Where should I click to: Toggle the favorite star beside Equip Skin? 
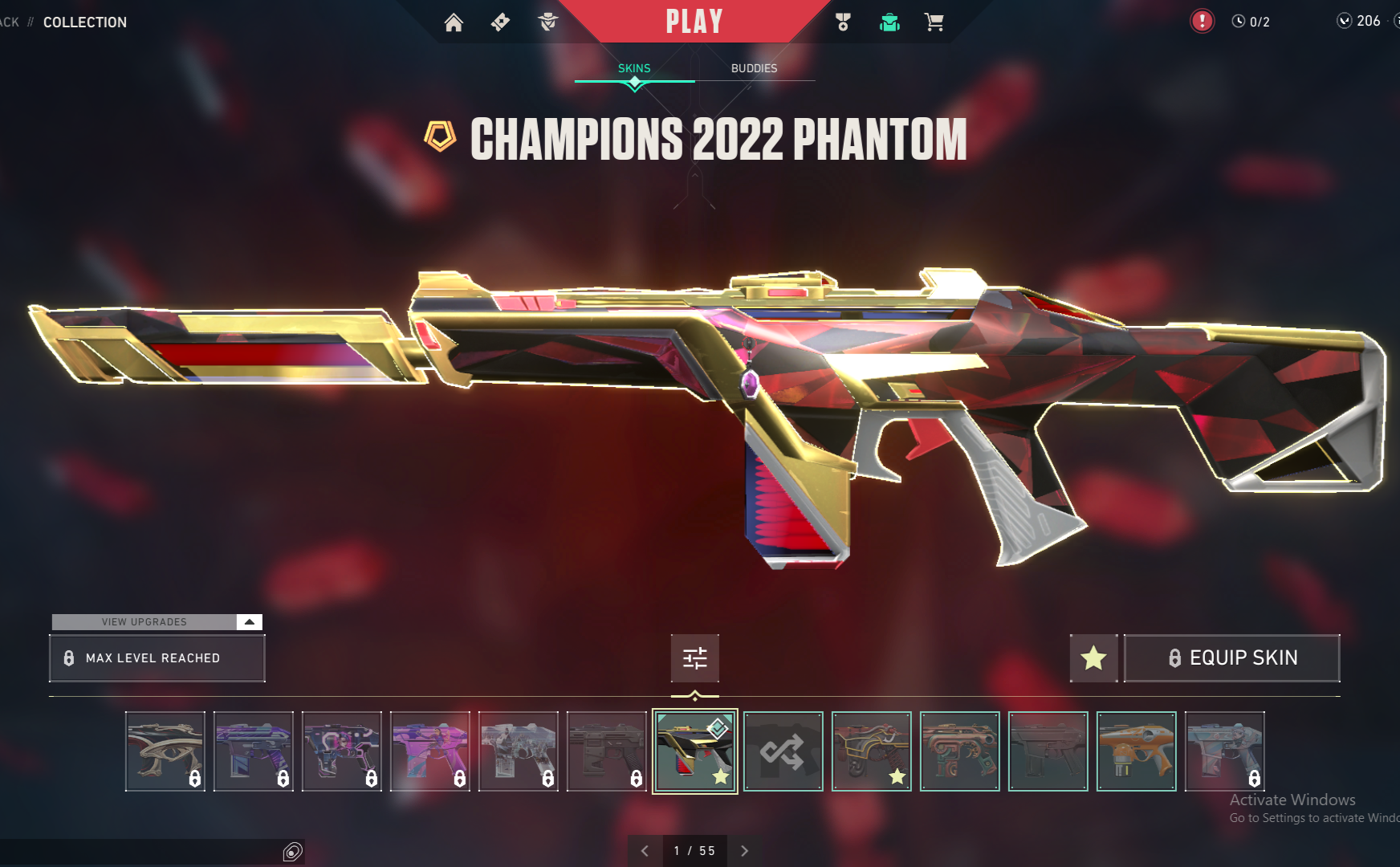click(x=1093, y=658)
